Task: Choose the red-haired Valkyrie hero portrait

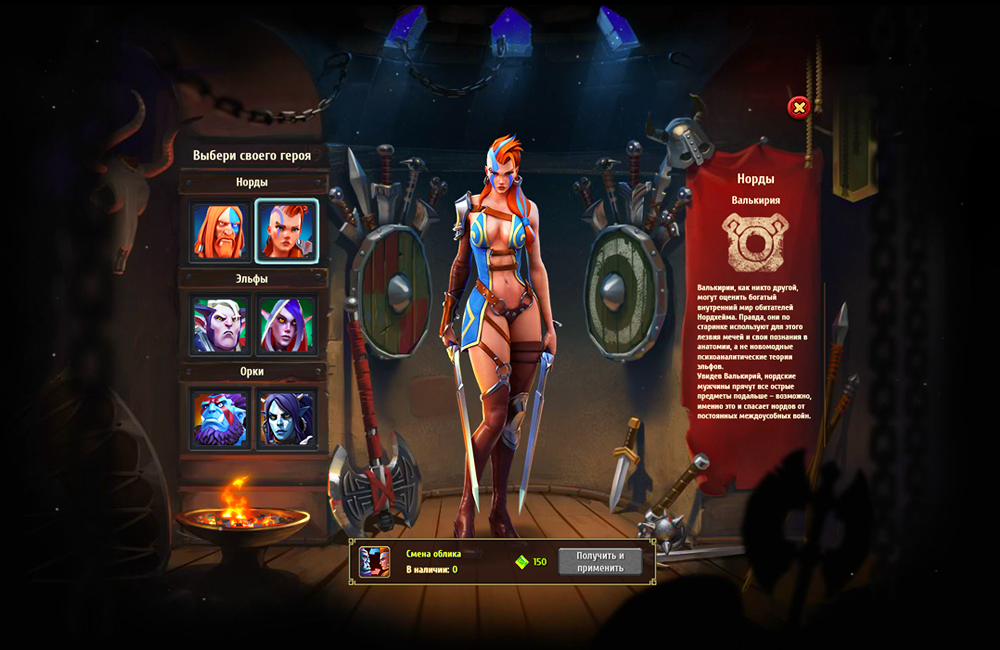Action: pos(287,231)
